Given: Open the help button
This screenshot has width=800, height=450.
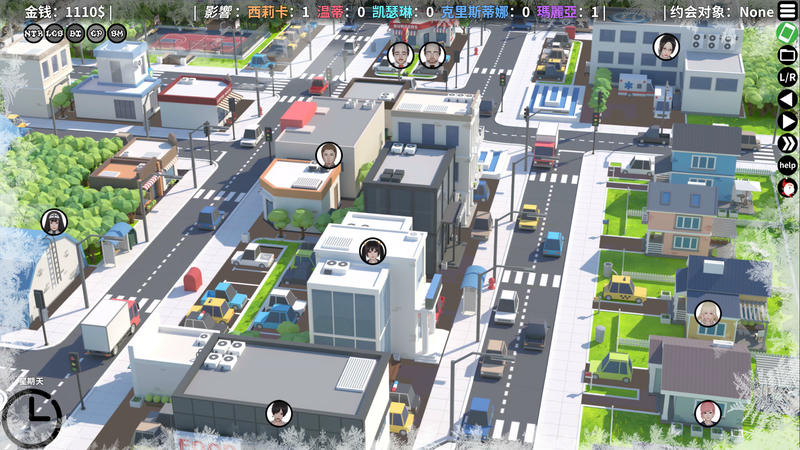Looking at the screenshot, I should tap(788, 165).
